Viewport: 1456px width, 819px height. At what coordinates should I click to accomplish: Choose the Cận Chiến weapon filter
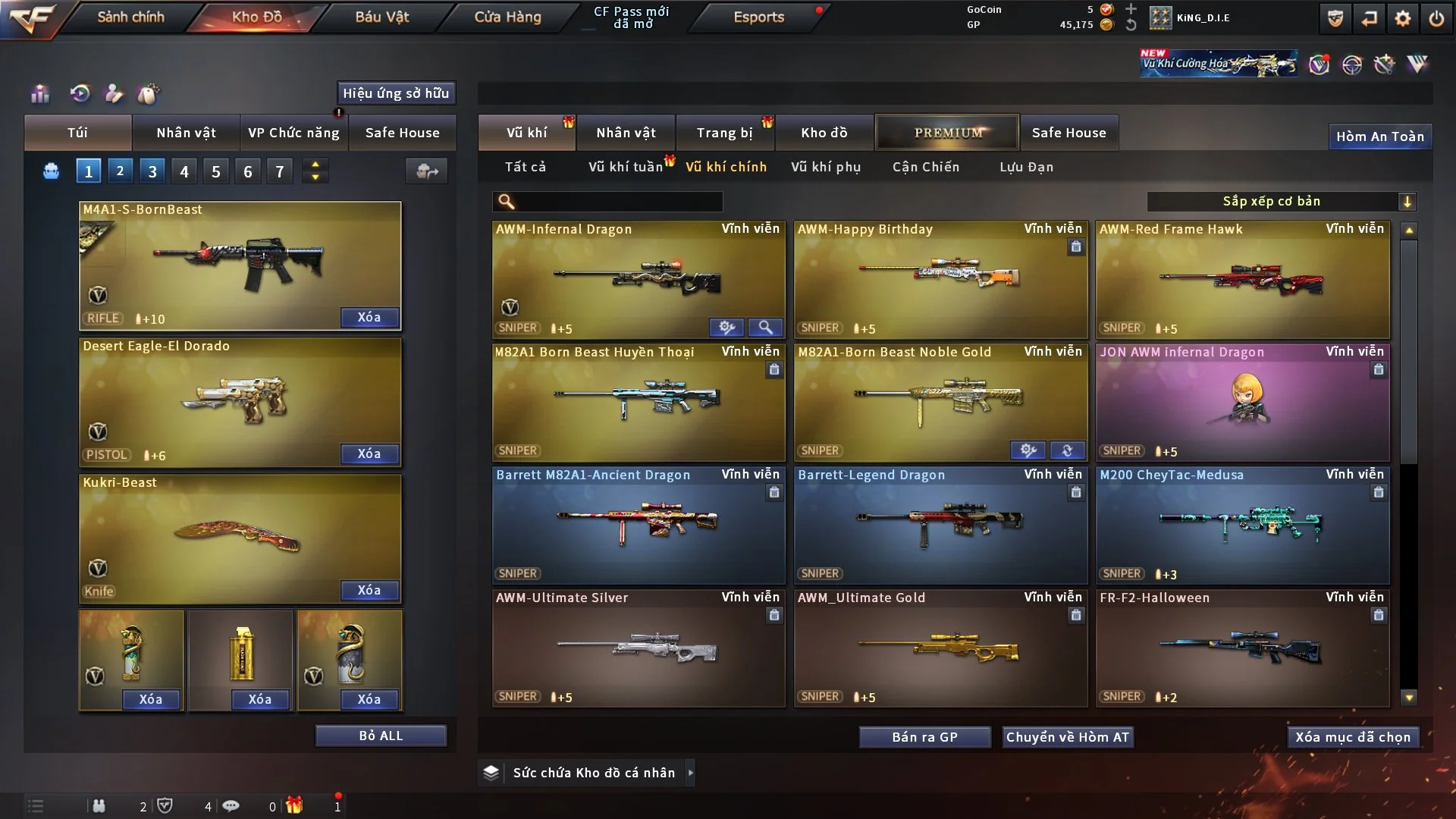click(x=926, y=167)
